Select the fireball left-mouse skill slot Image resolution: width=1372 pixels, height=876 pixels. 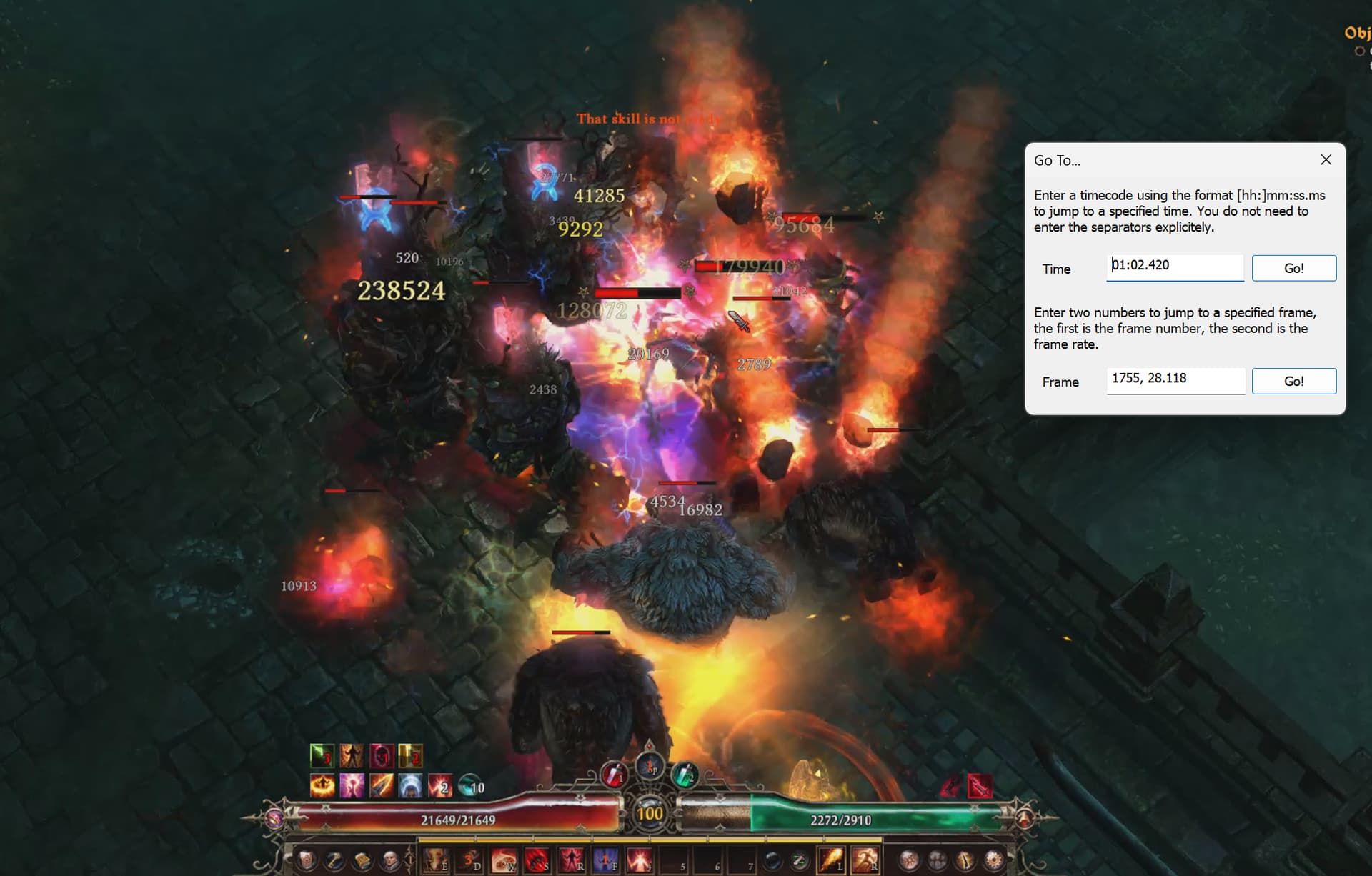831,860
